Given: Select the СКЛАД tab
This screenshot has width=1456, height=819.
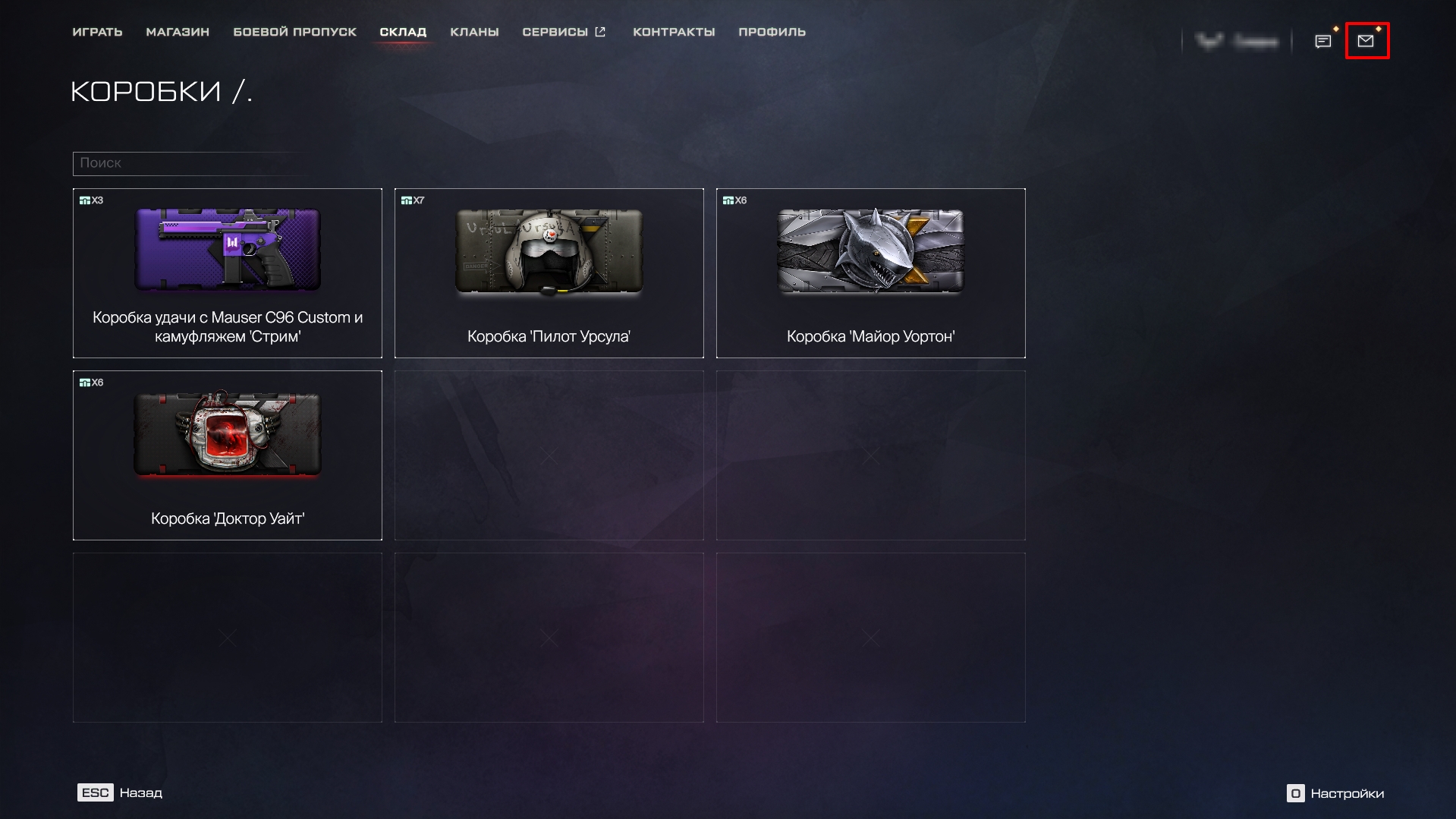Looking at the screenshot, I should (x=403, y=32).
